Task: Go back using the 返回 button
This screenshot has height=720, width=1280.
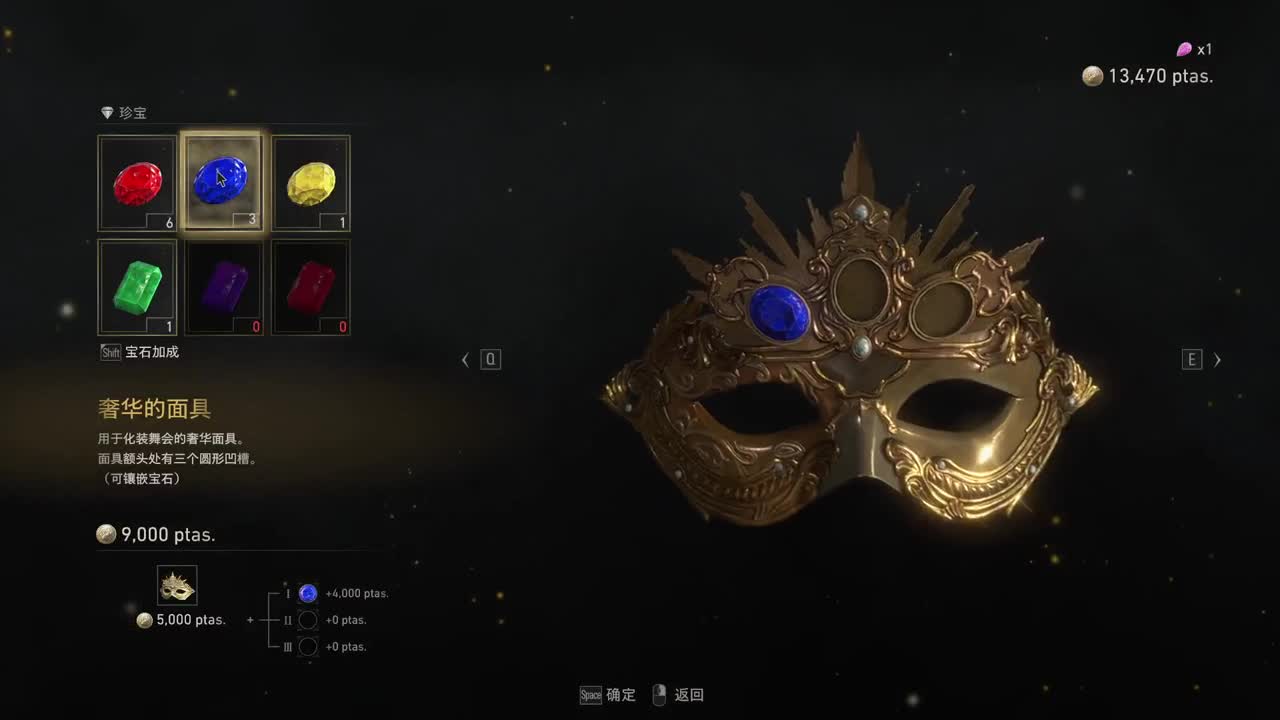Action: (691, 695)
